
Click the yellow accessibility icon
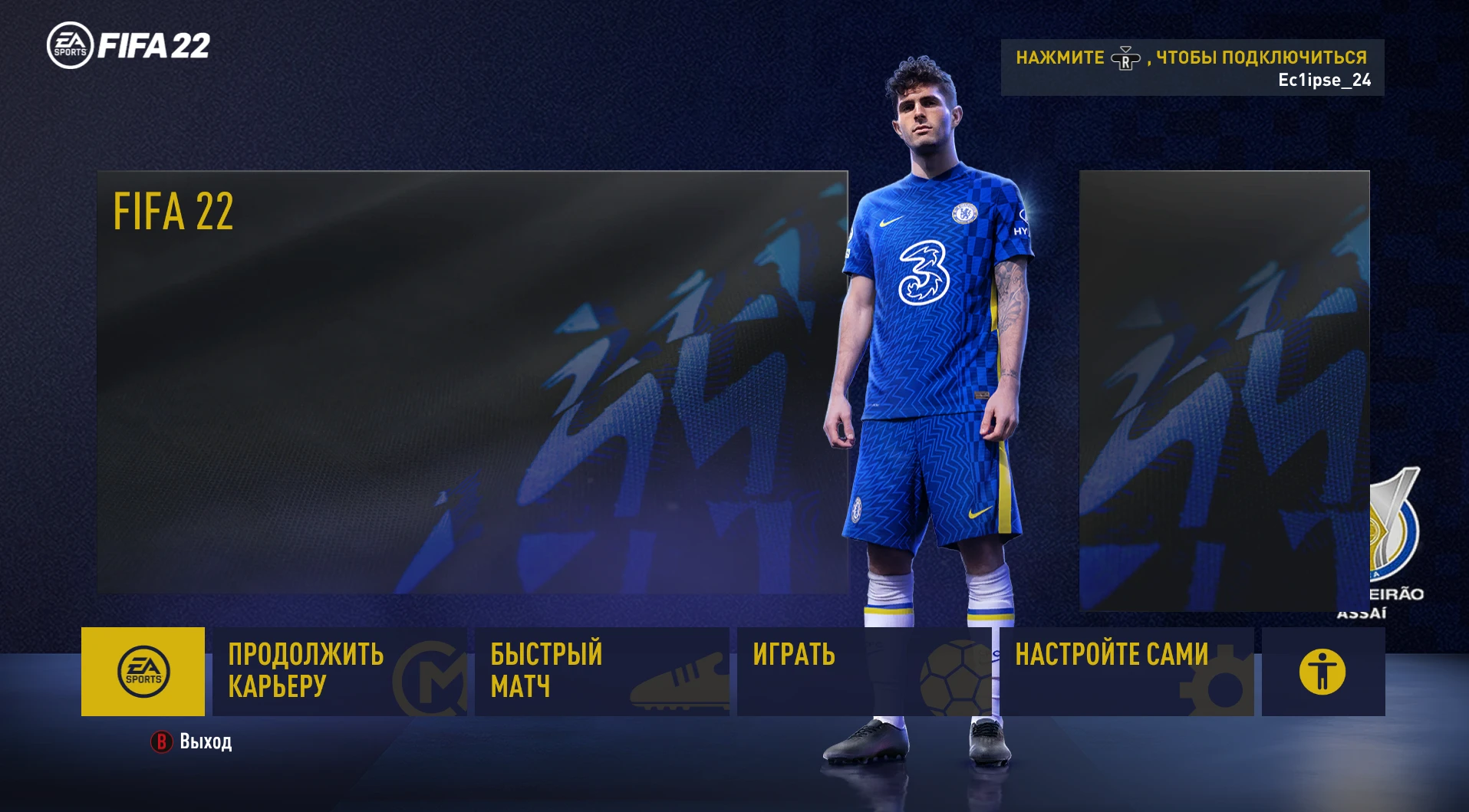tap(1323, 672)
